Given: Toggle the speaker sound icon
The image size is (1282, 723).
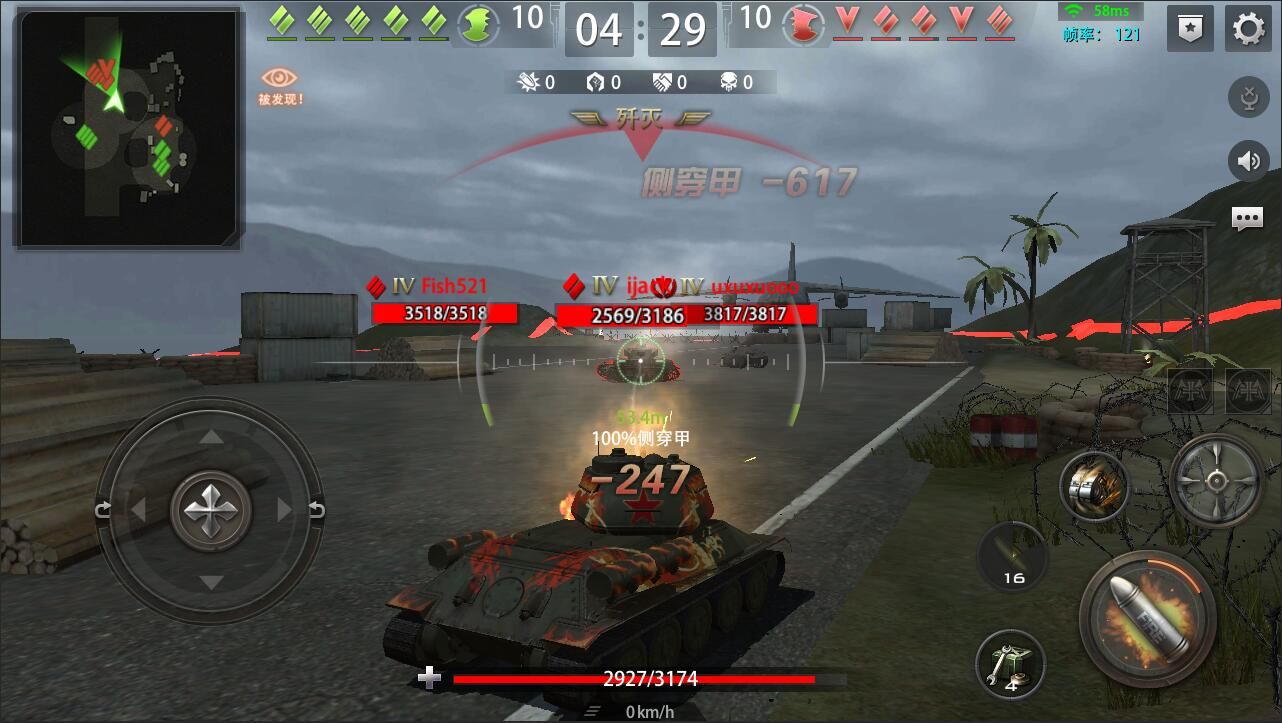Looking at the screenshot, I should point(1248,161).
